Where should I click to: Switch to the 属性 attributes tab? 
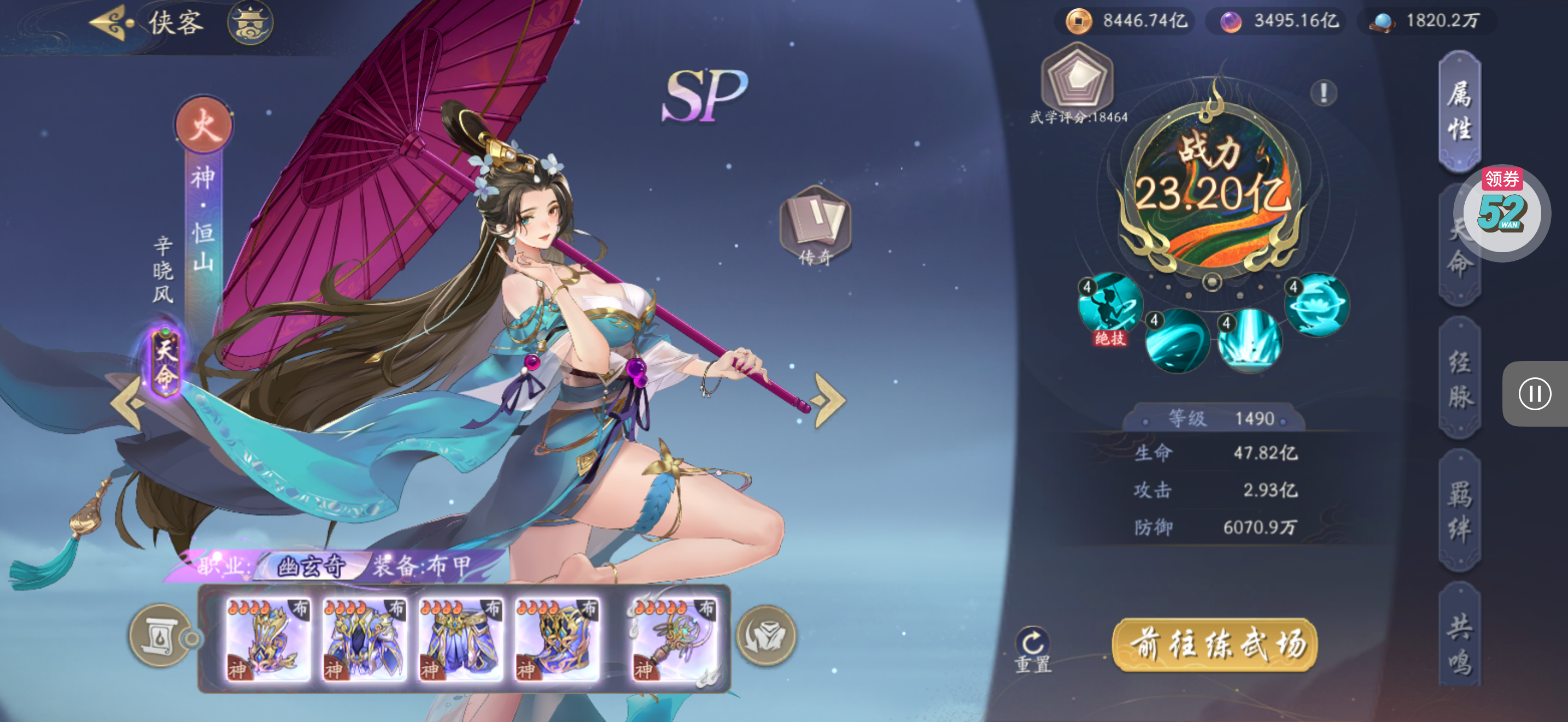click(1460, 112)
